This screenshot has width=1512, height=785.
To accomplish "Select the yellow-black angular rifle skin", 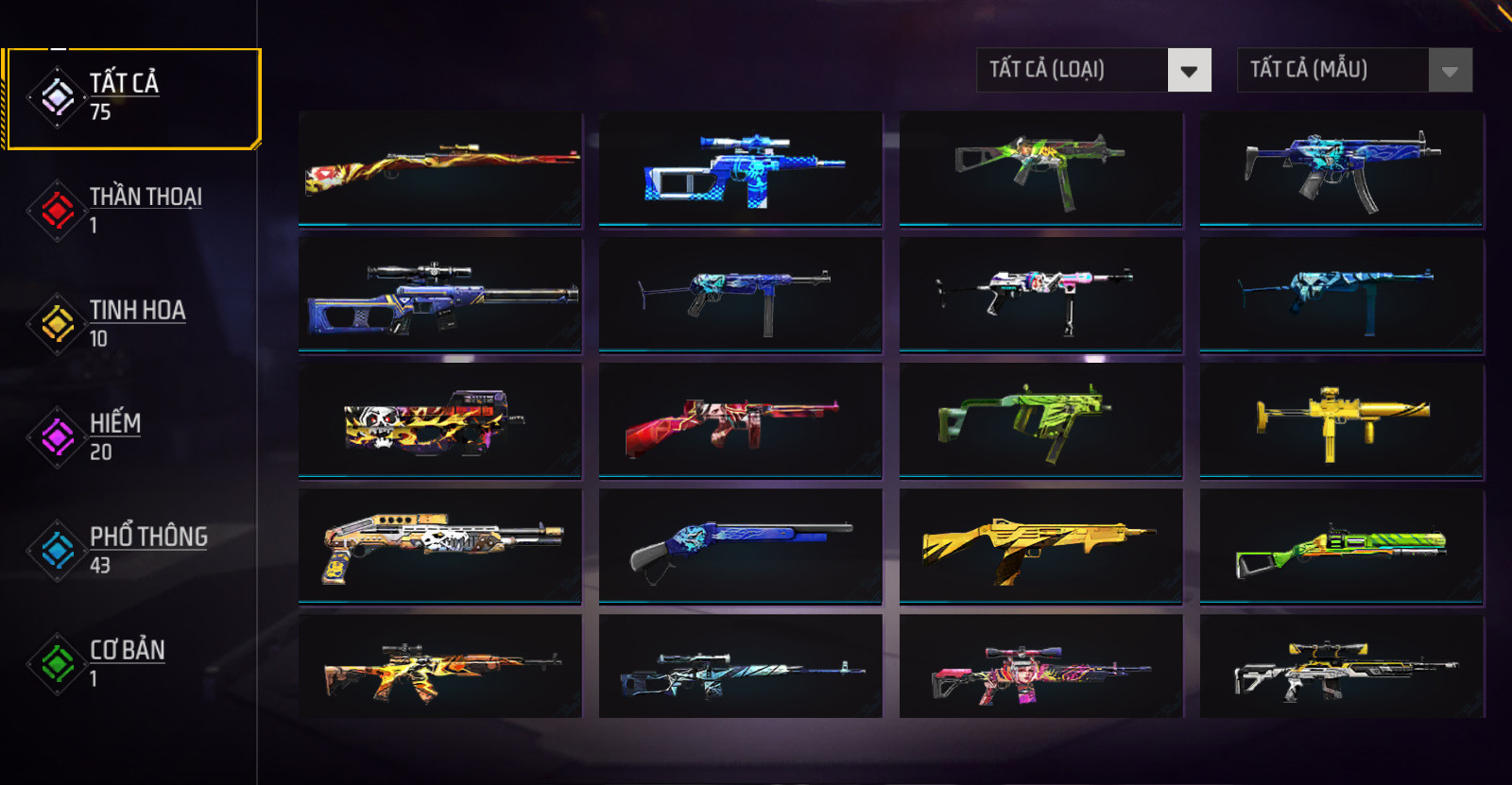I will tap(1041, 547).
